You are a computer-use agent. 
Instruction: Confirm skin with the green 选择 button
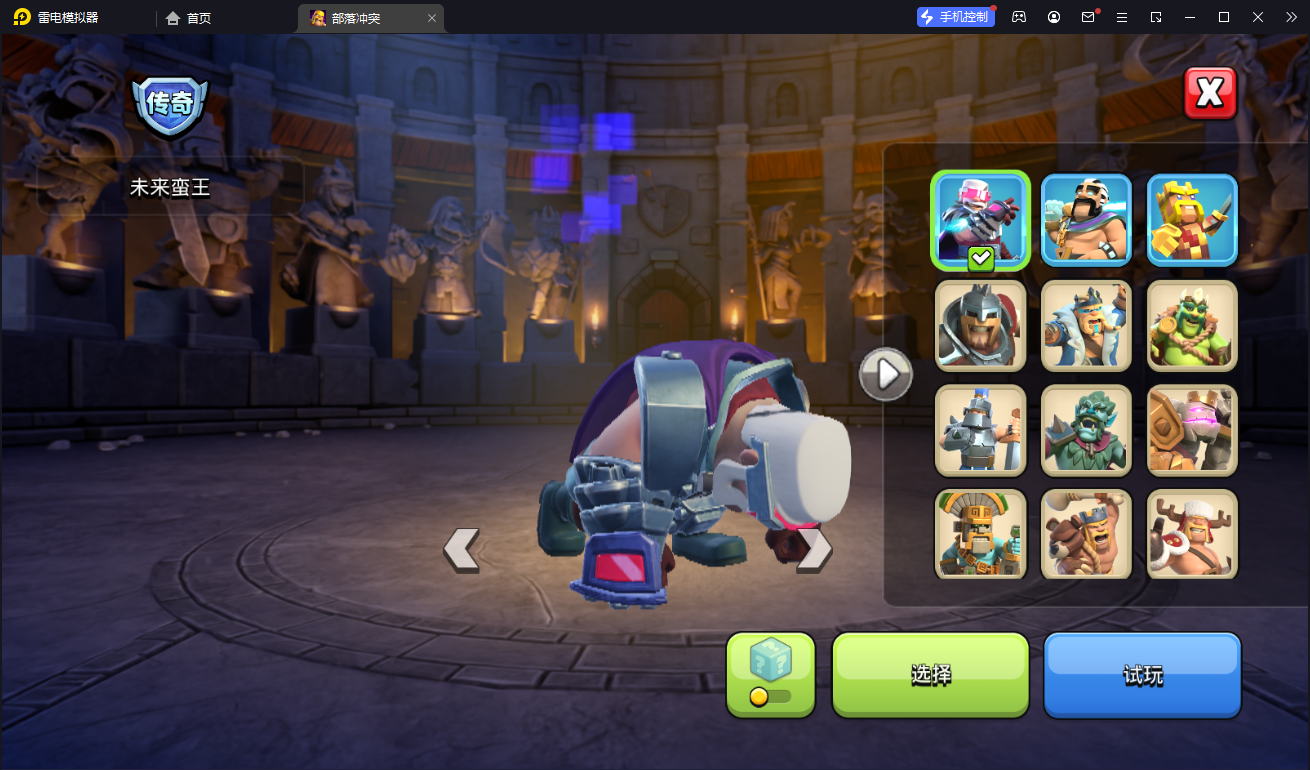pos(930,675)
